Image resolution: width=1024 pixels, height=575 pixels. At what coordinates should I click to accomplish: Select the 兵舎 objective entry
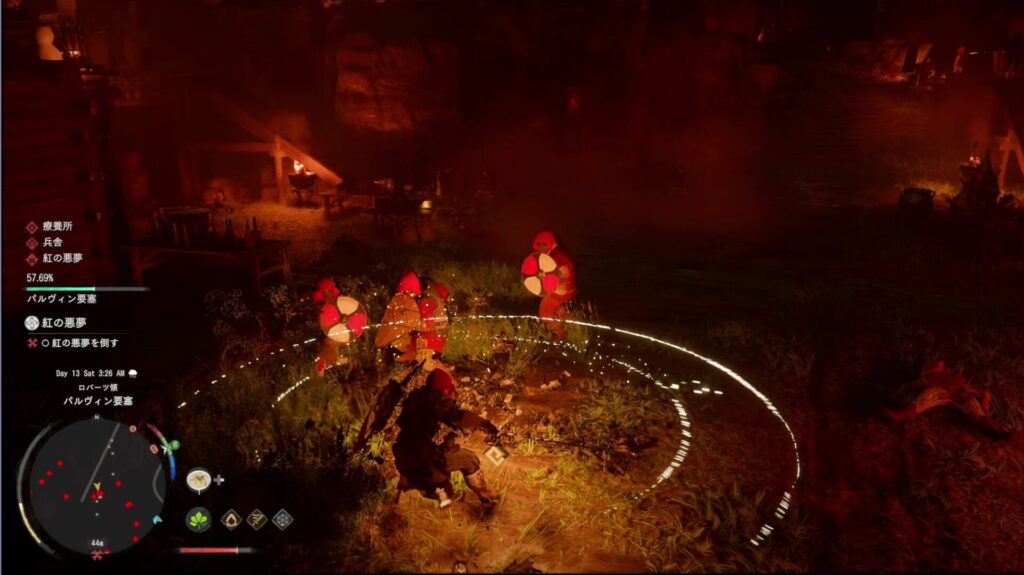50,244
